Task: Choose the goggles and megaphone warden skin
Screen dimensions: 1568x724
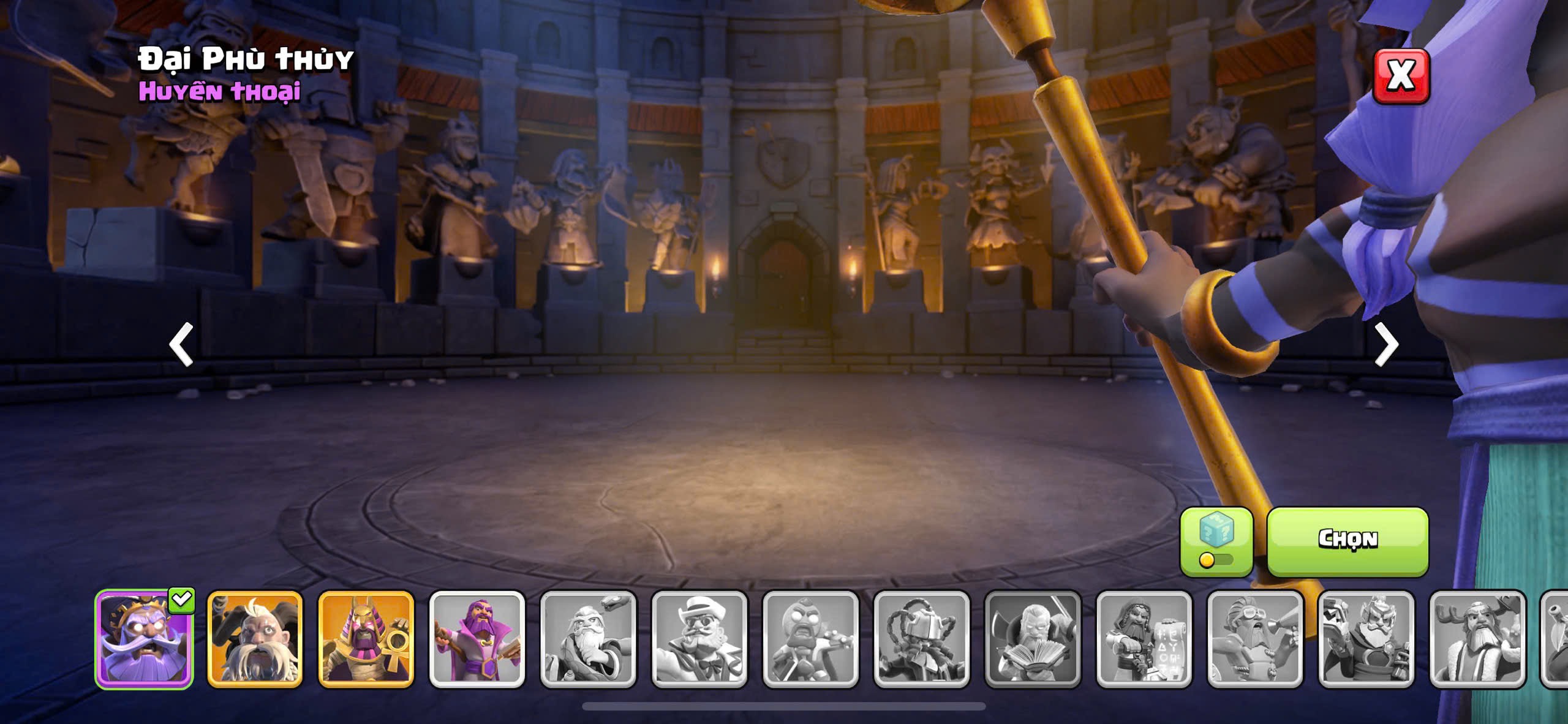Action: point(1254,639)
